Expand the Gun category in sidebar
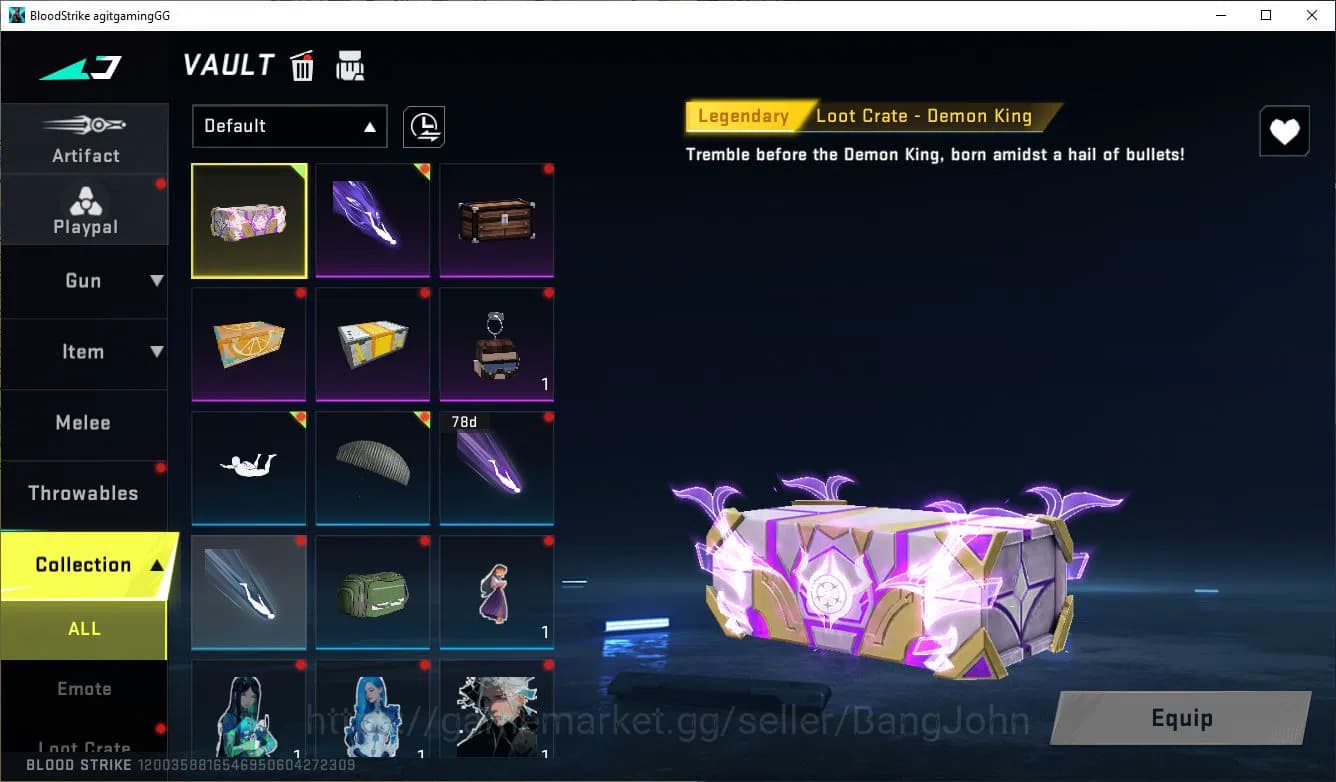 click(x=85, y=281)
